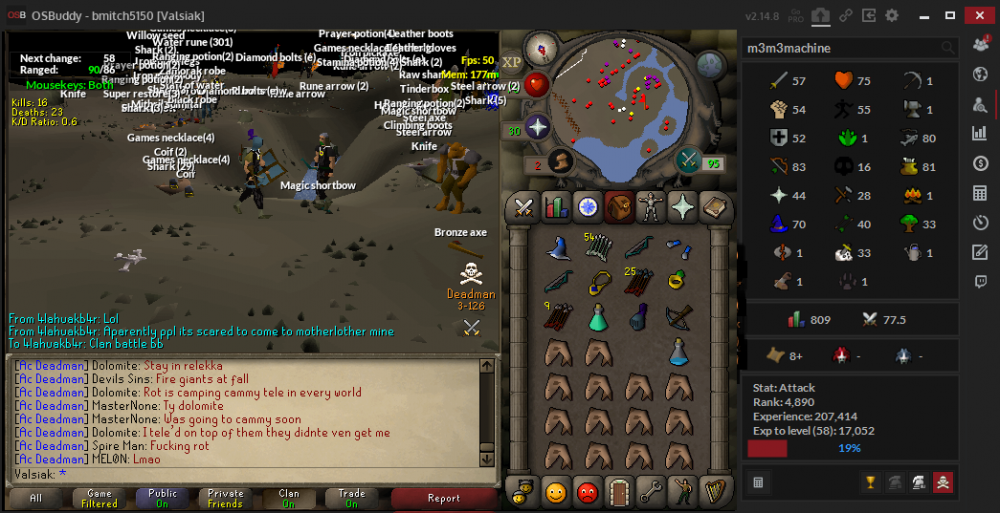The height and width of the screenshot is (513, 1000).
Task: Select the crossbow in the inventory
Action: (679, 317)
